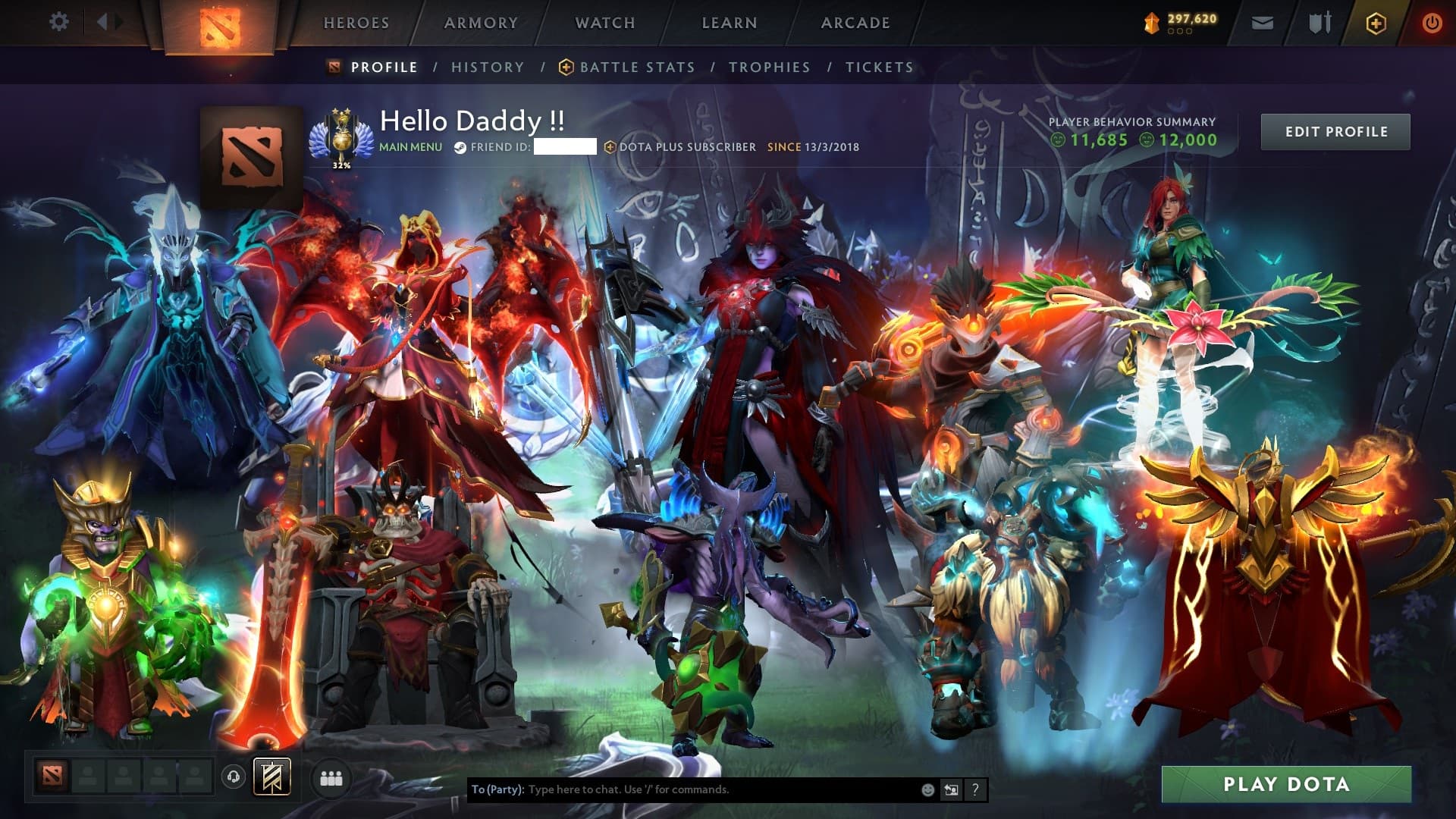Screen dimensions: 1456x819
Task: Open the mail notifications envelope
Action: click(x=1261, y=23)
